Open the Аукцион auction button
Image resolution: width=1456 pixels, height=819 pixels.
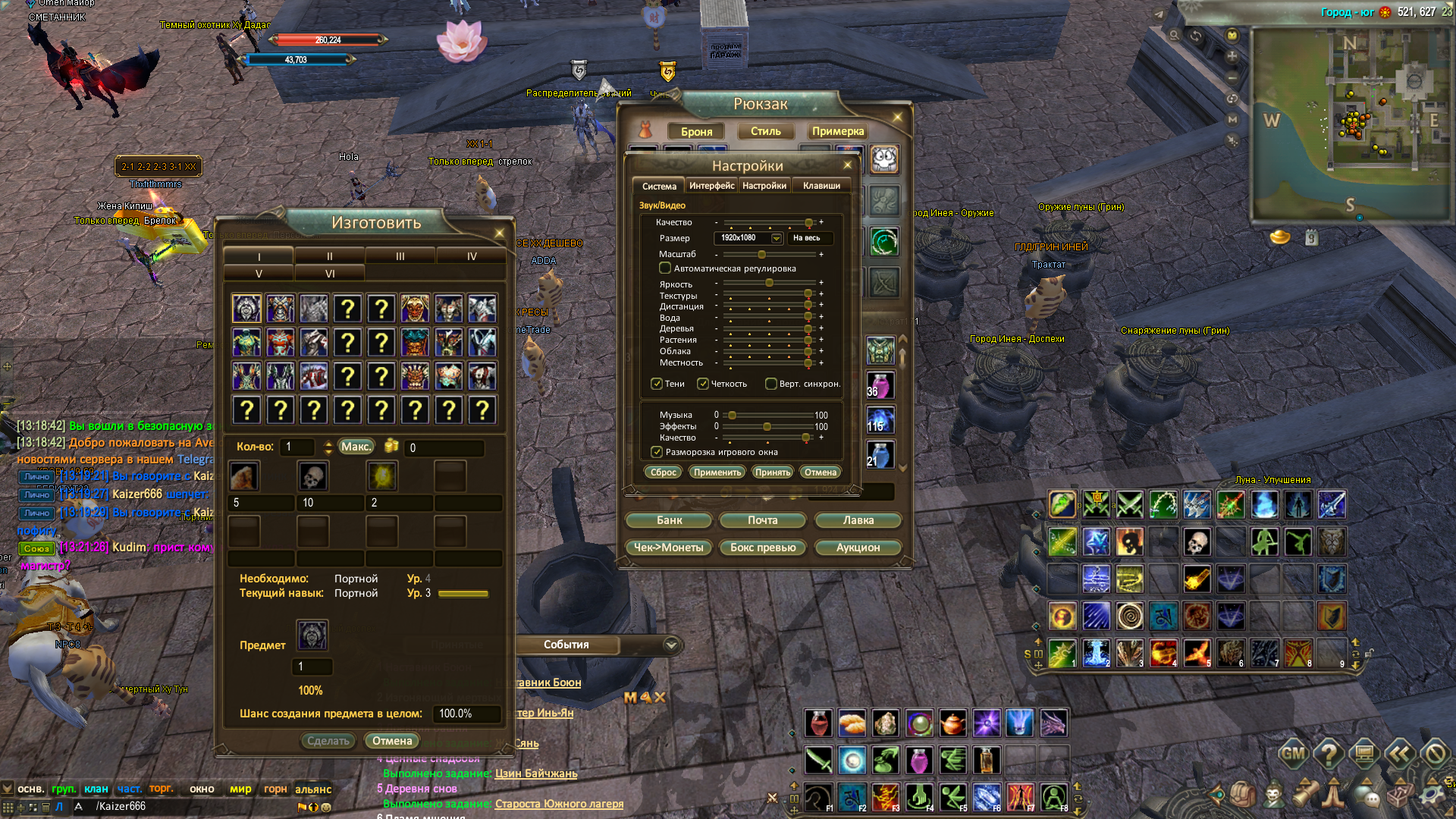[858, 548]
